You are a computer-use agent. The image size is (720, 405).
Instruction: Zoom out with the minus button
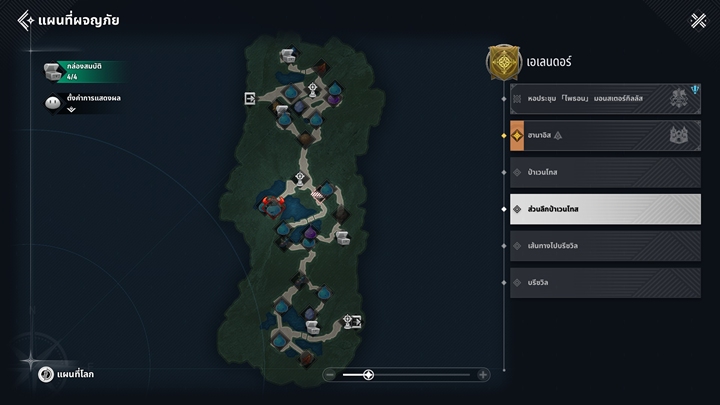coord(330,375)
